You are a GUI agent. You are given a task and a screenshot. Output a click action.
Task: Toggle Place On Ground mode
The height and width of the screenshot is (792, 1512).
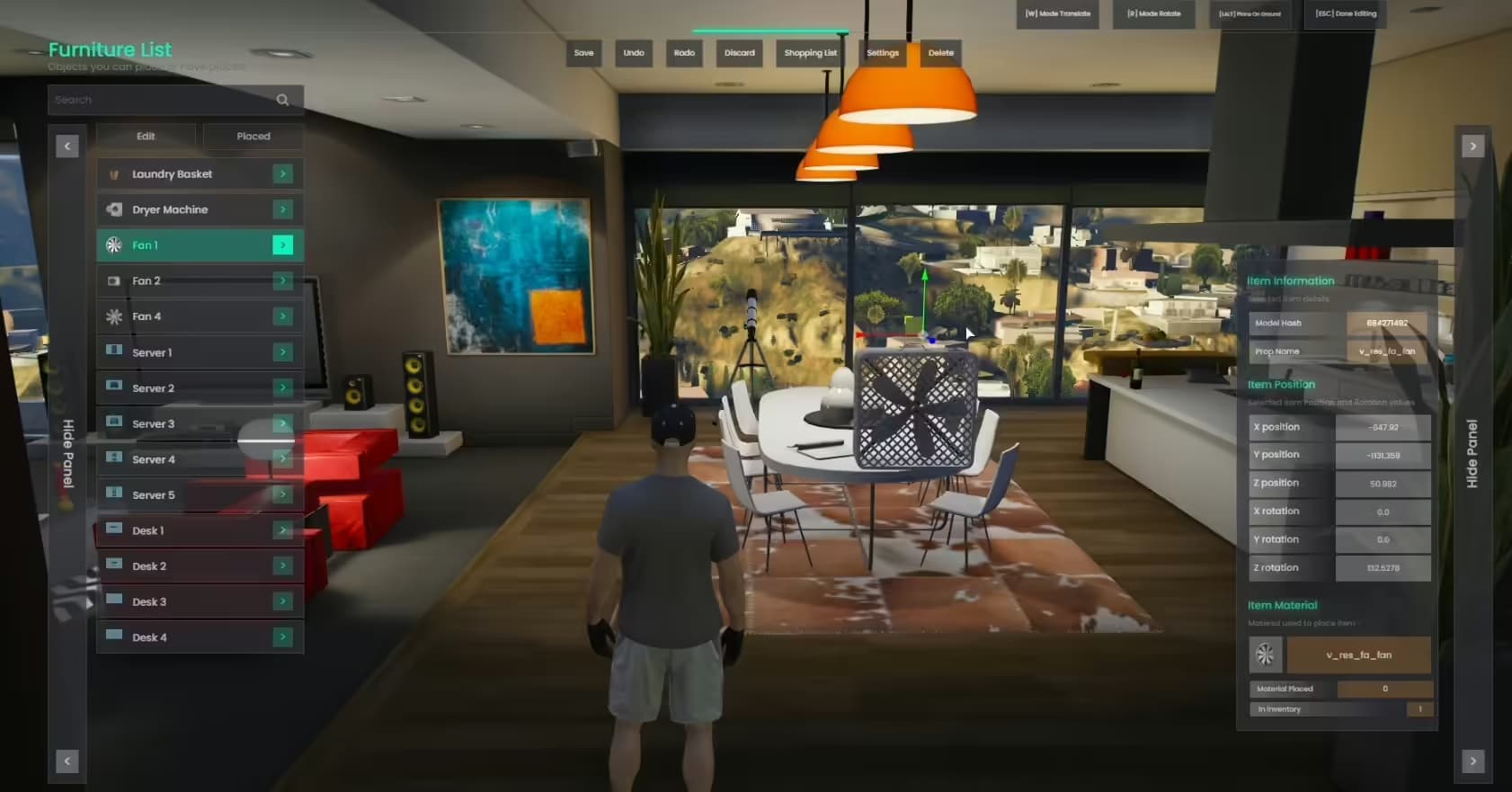(x=1250, y=13)
